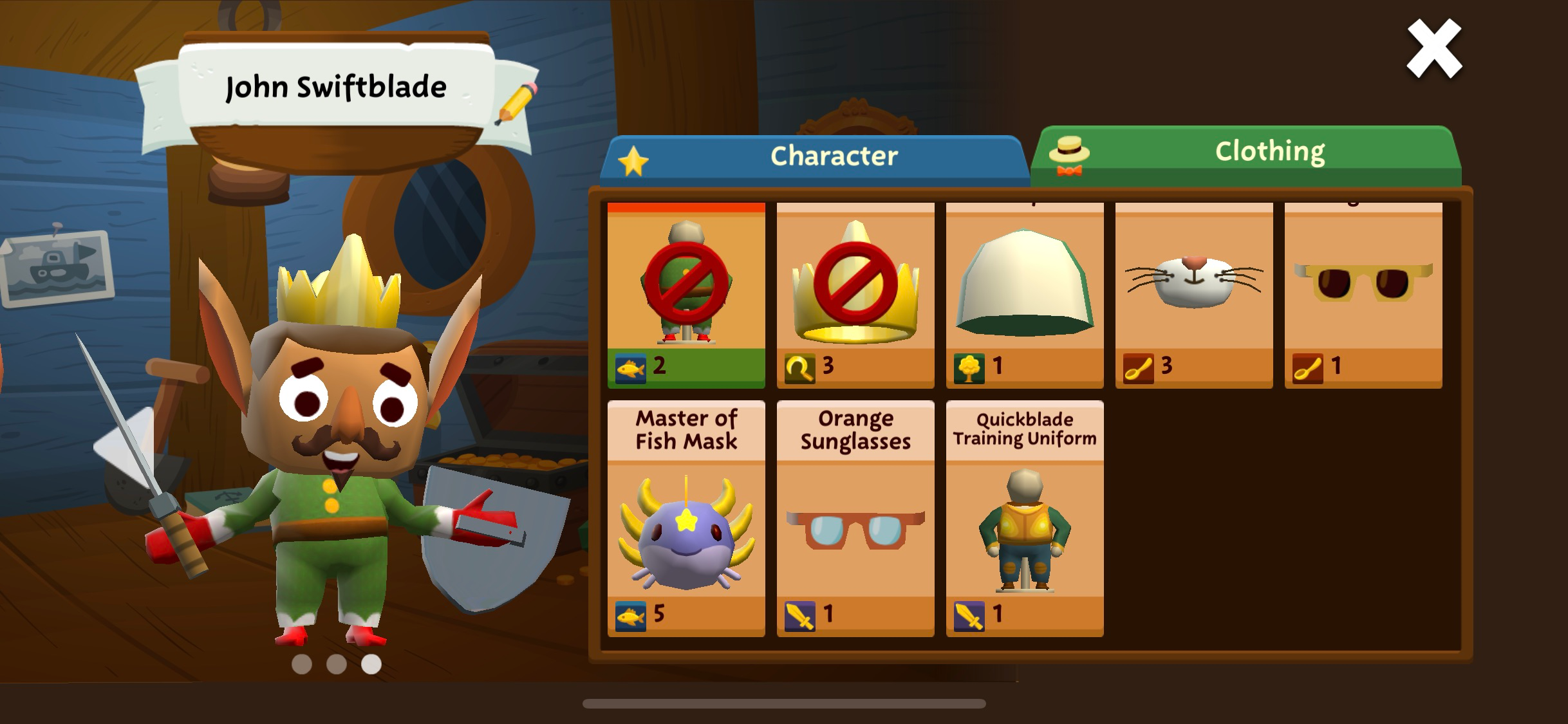Equip the cat whiskers mask
The image size is (1568, 724).
[1194, 295]
